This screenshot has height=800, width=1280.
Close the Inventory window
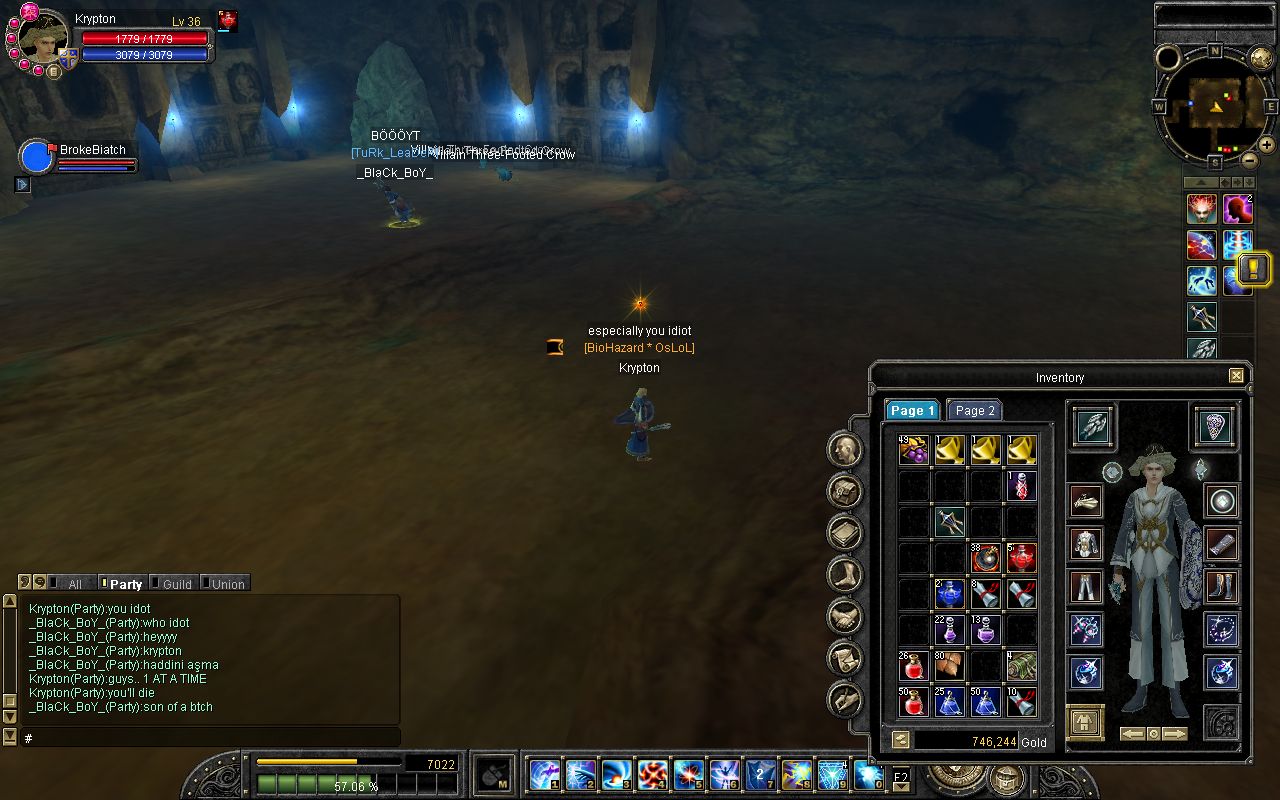[x=1236, y=376]
